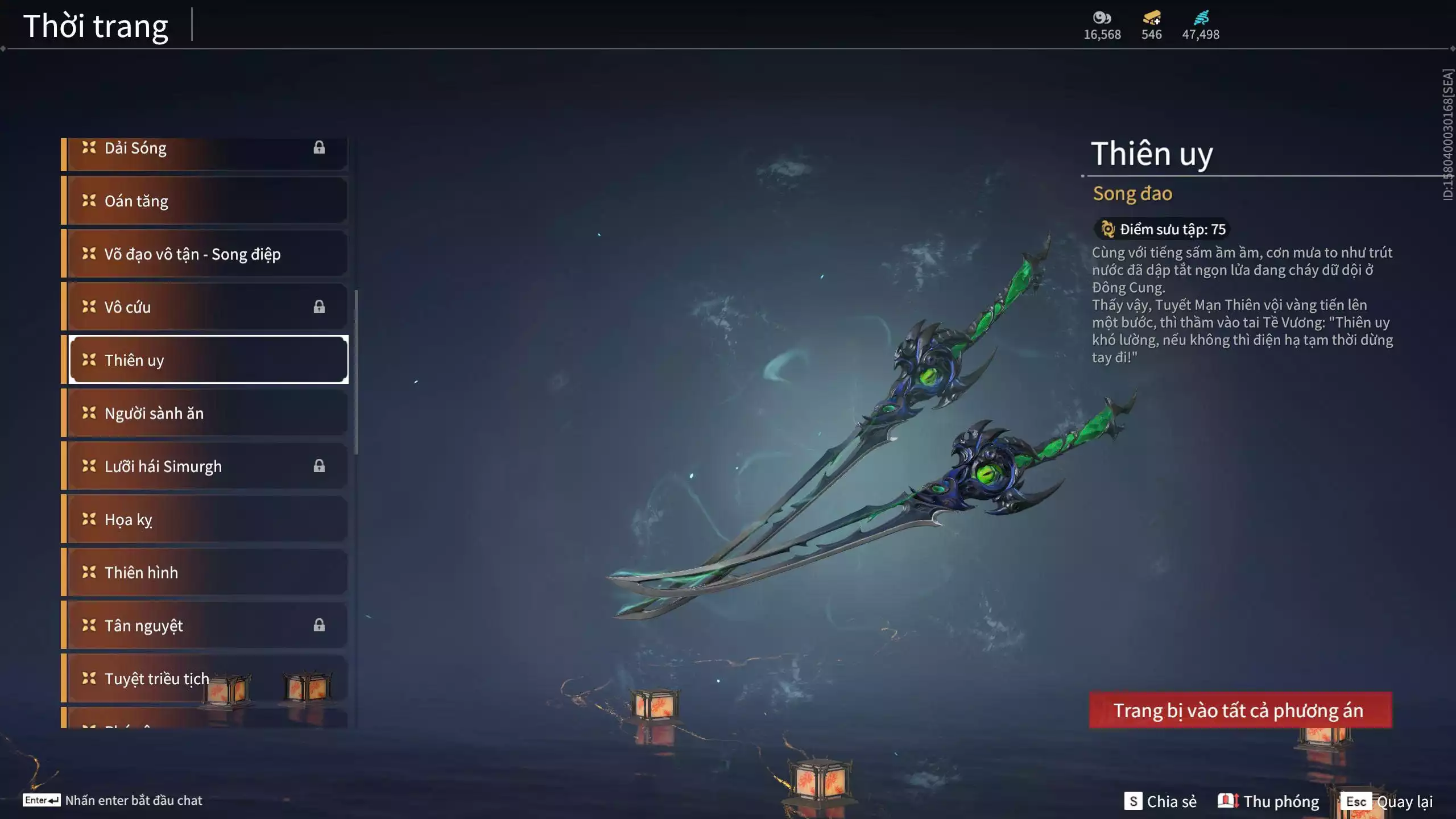The height and width of the screenshot is (819, 1456).
Task: Click the lock icon beside Vô cứu
Action: pos(320,307)
